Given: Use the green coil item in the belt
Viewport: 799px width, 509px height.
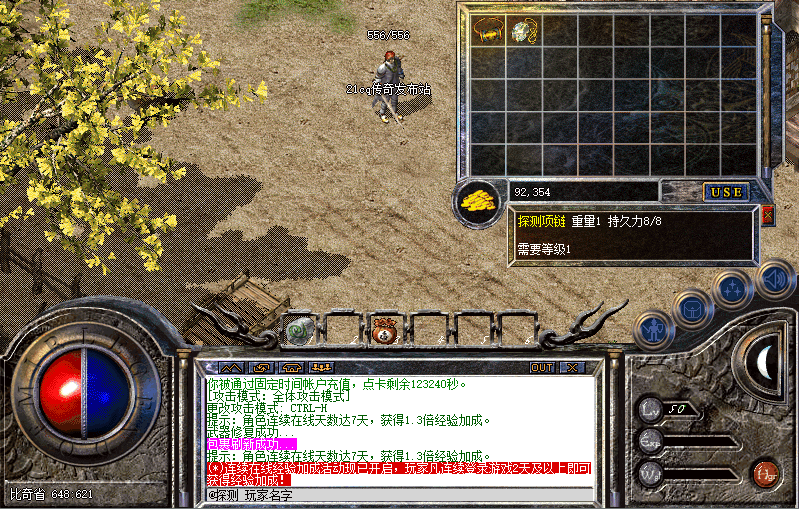Looking at the screenshot, I should 299,328.
